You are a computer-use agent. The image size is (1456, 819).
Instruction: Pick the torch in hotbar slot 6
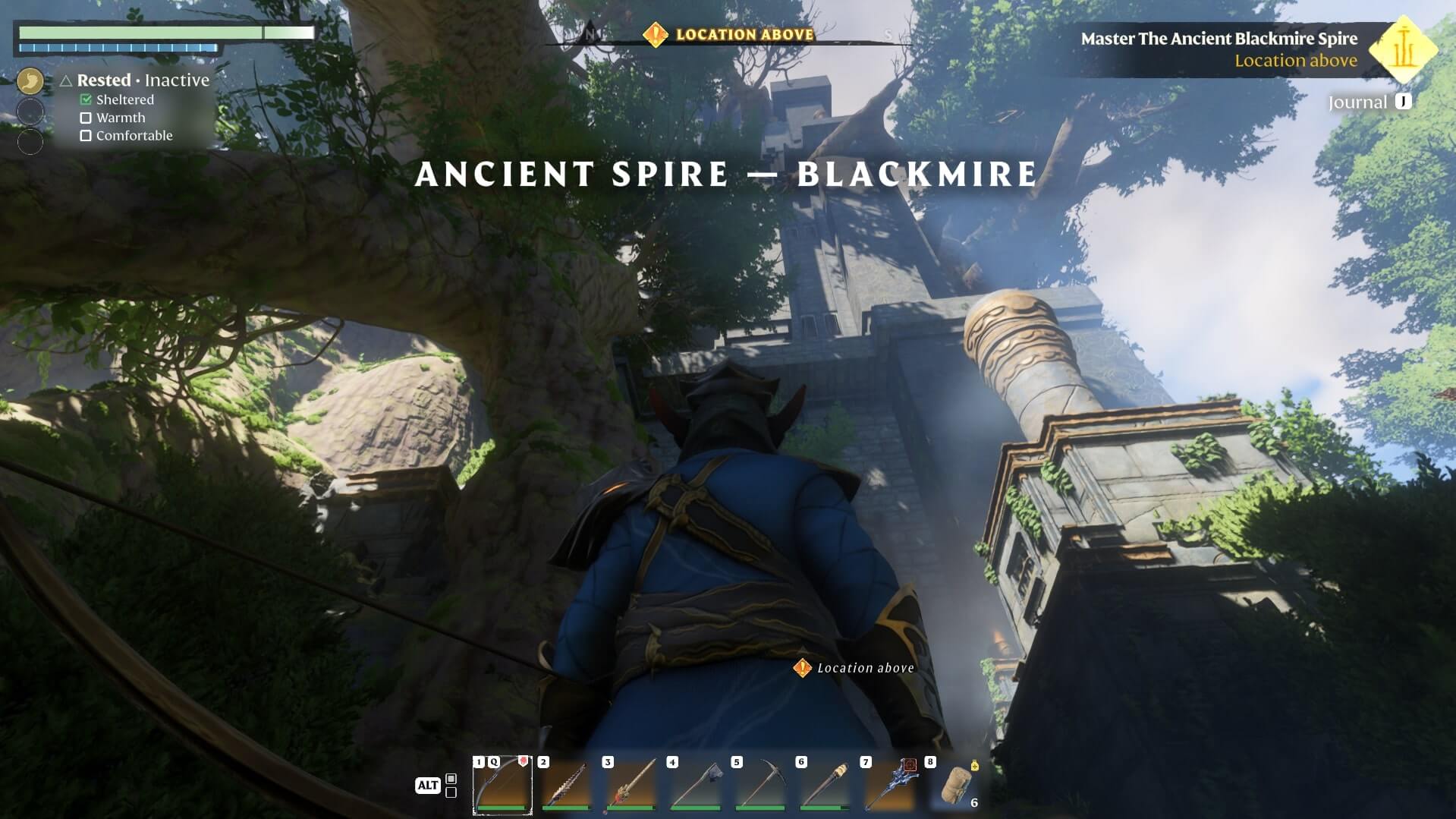coord(825,785)
